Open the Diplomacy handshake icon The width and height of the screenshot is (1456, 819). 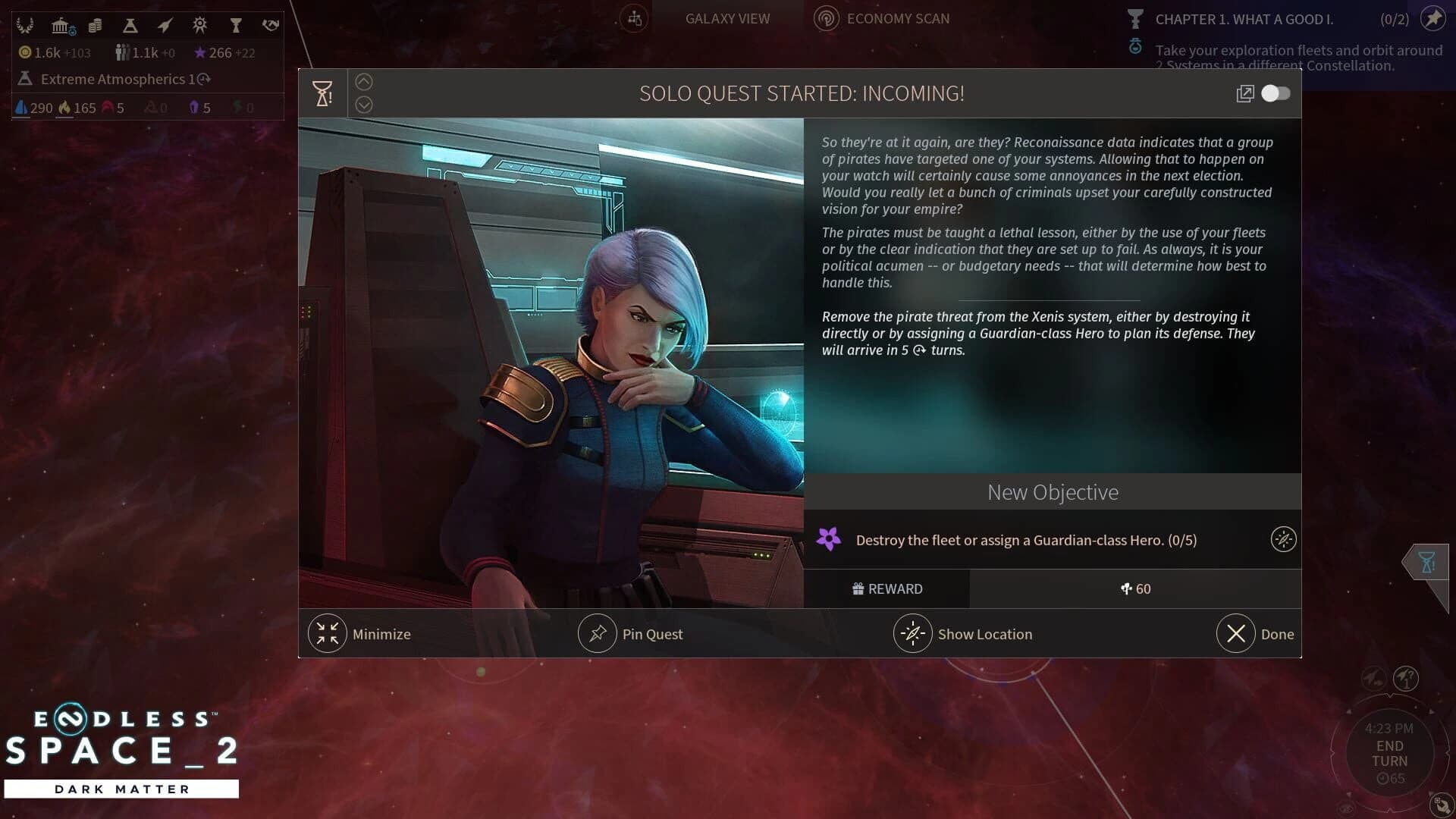271,24
